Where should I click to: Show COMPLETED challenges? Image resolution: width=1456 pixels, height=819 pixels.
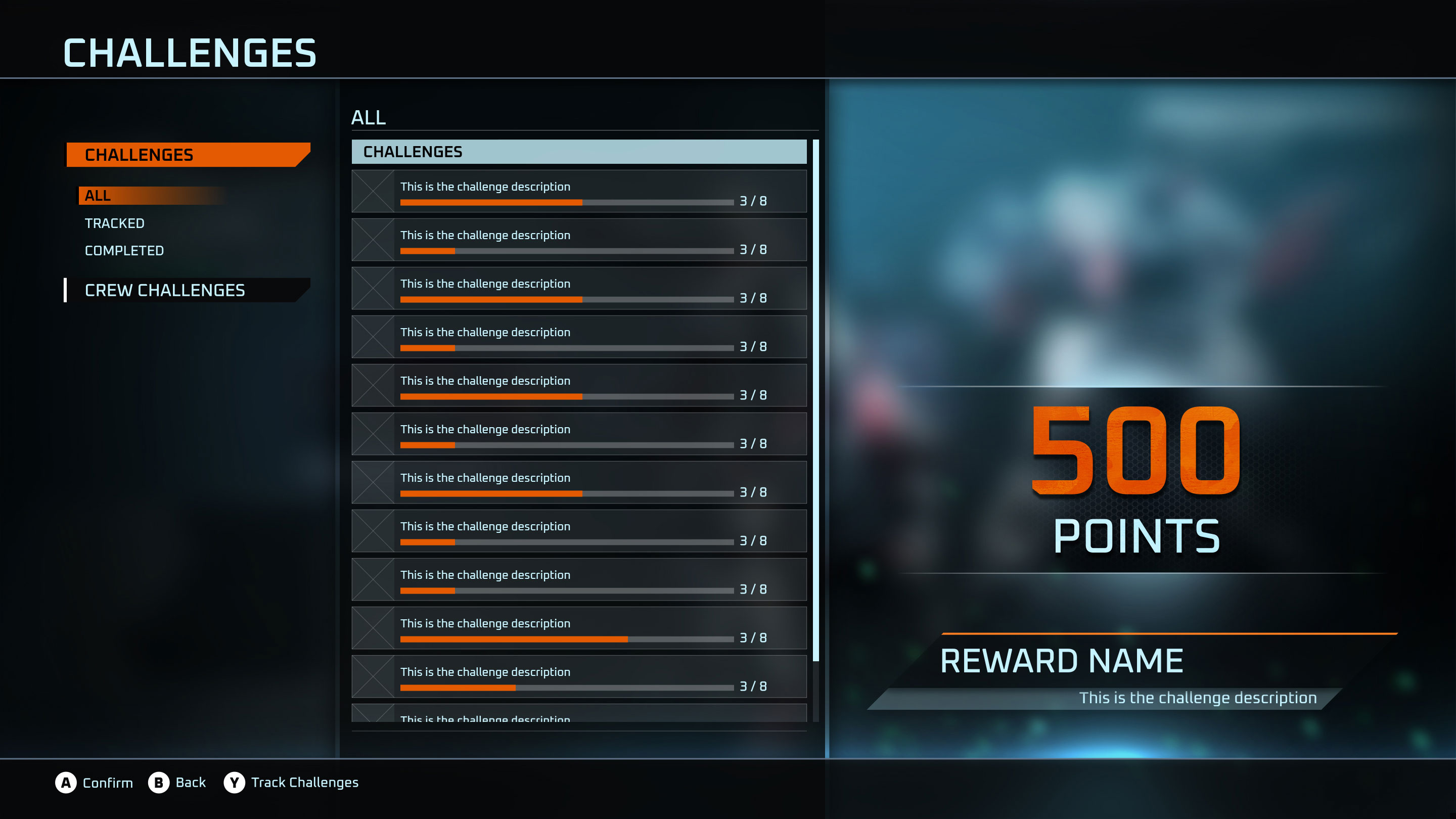tap(124, 250)
